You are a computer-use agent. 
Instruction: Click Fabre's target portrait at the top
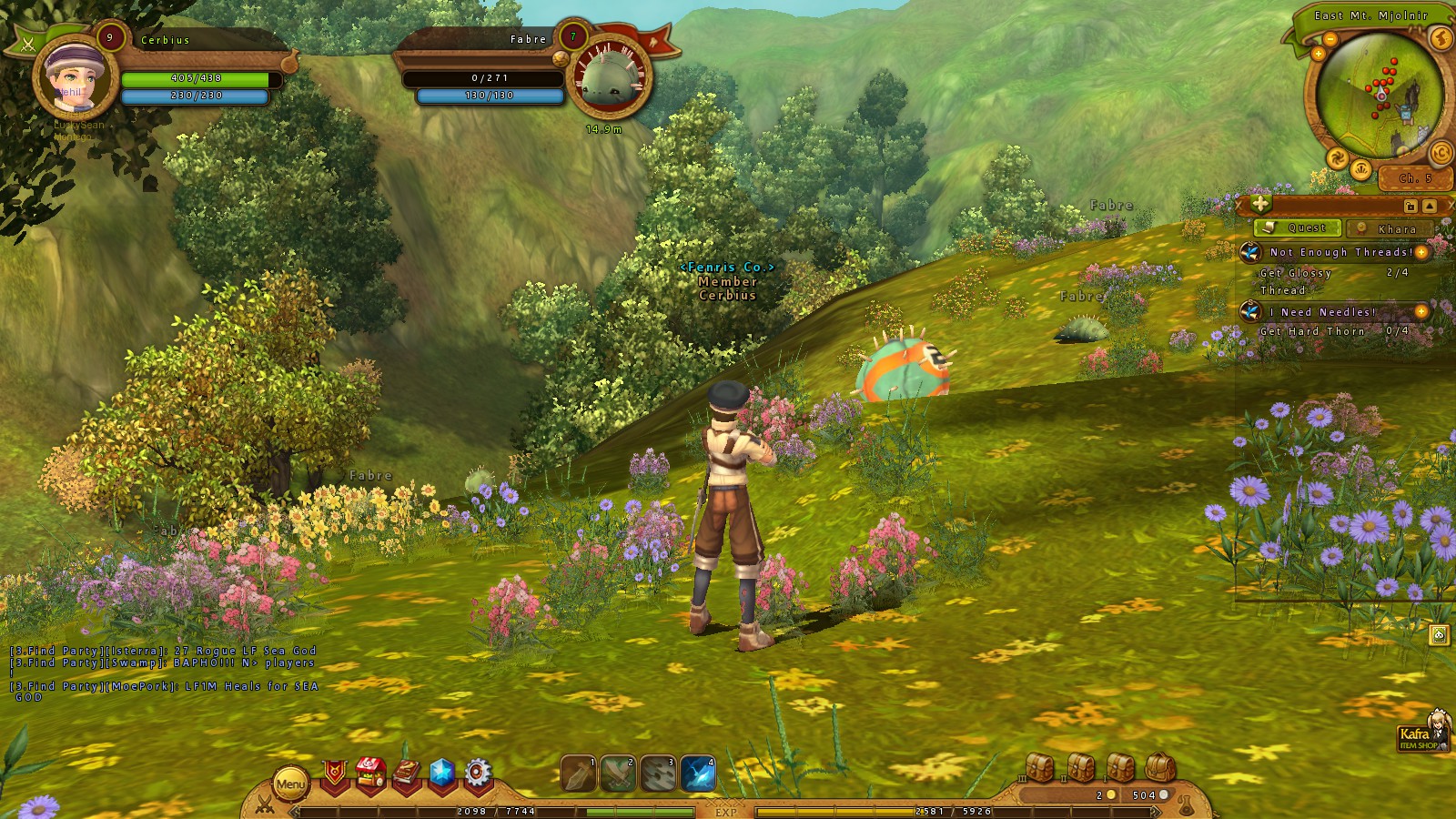[x=607, y=80]
